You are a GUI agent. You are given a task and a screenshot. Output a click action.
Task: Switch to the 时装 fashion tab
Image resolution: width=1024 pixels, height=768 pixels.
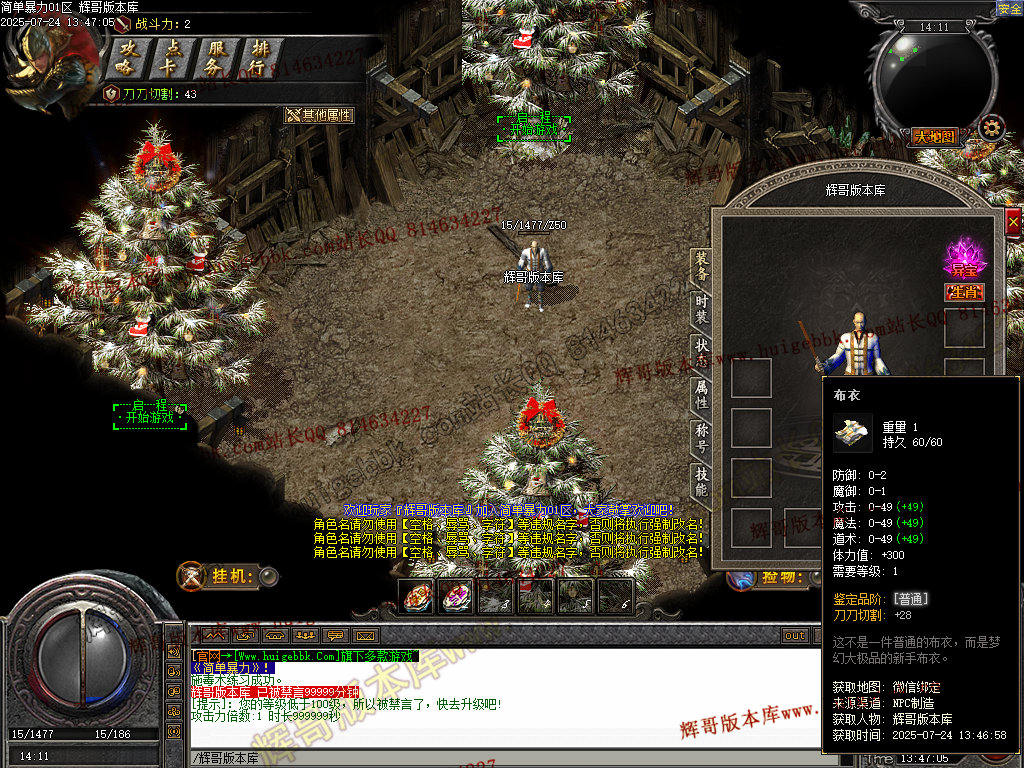point(702,307)
